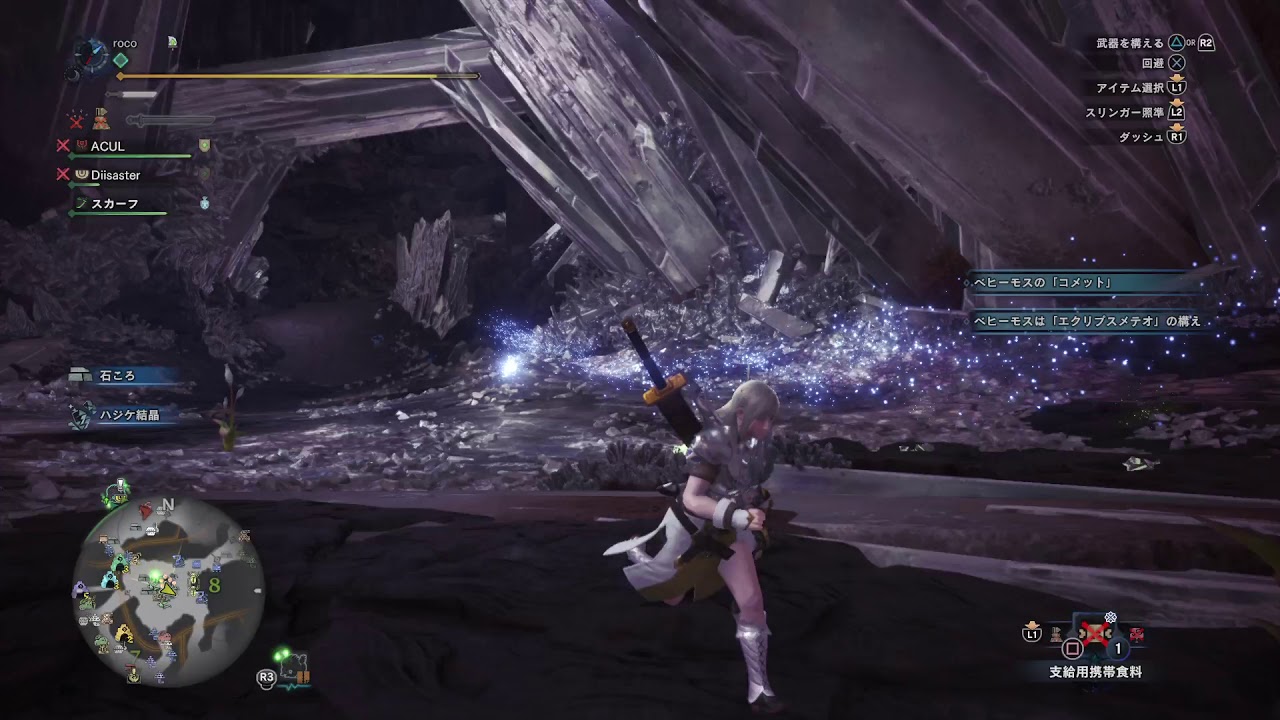The width and height of the screenshot is (1280, 720).
Task: Click the sword sharpness gauge icon
Action: (x=130, y=95)
